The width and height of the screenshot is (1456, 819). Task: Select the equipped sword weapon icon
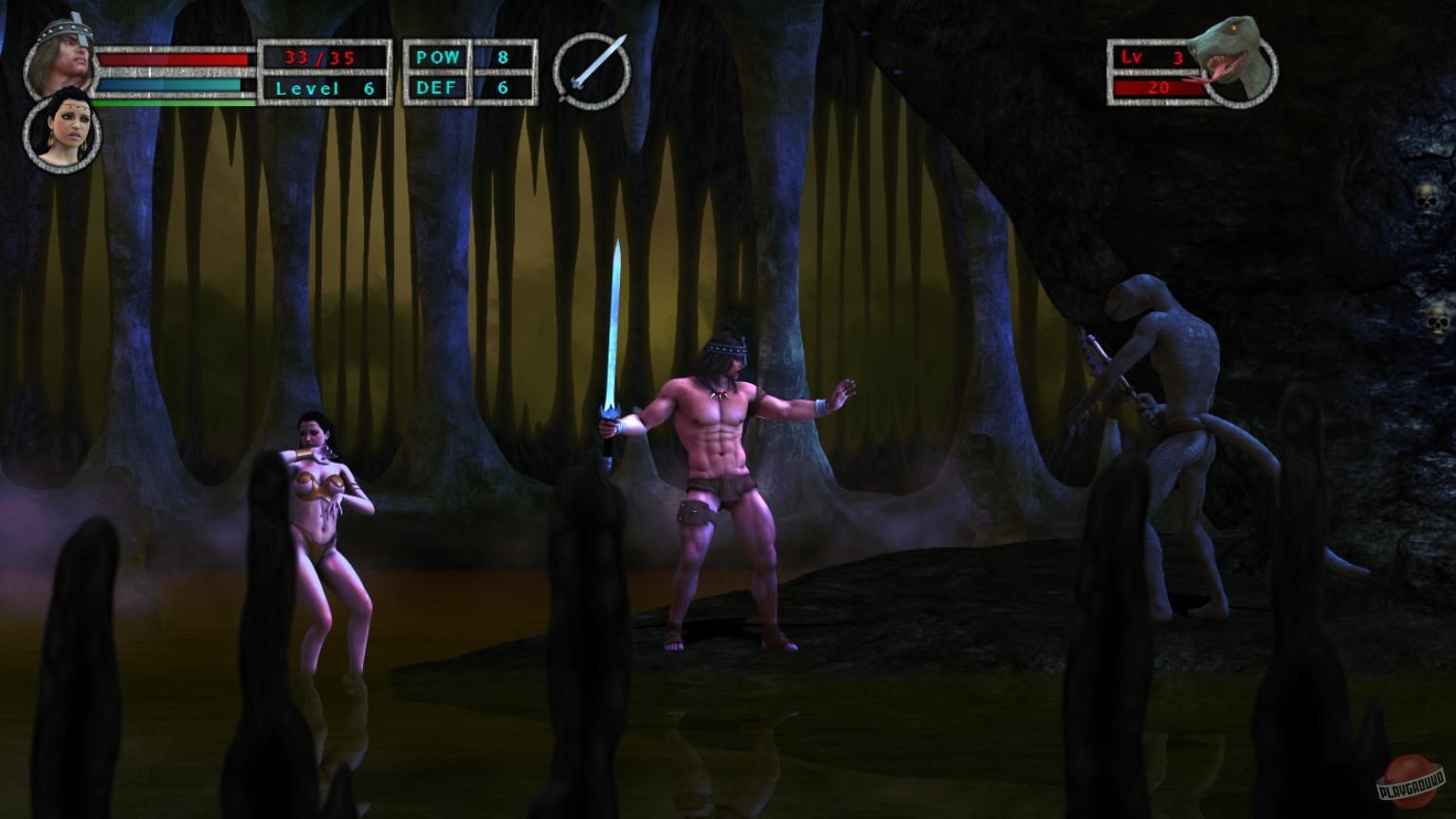click(x=591, y=70)
